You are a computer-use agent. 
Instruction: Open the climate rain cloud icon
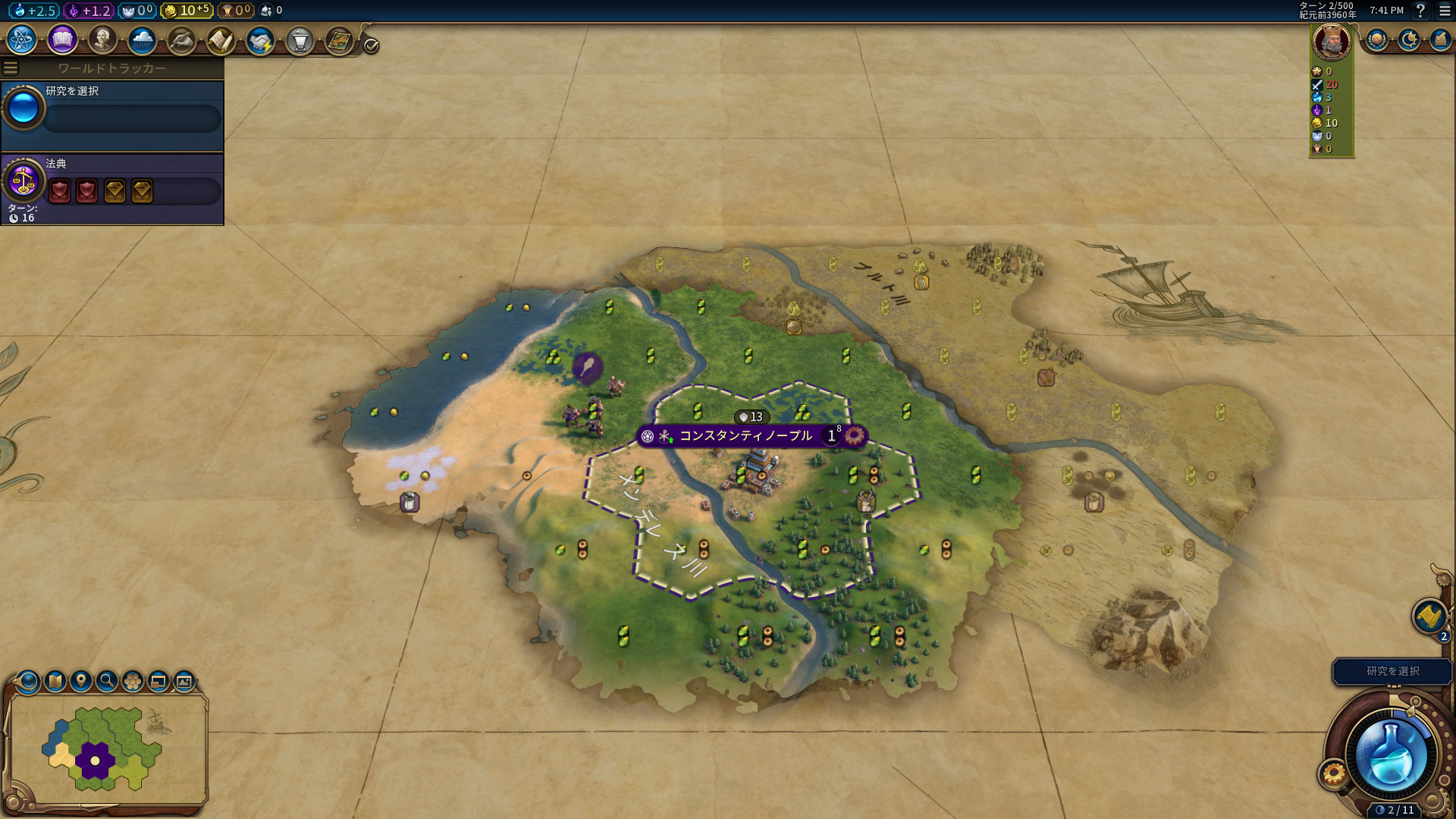142,40
